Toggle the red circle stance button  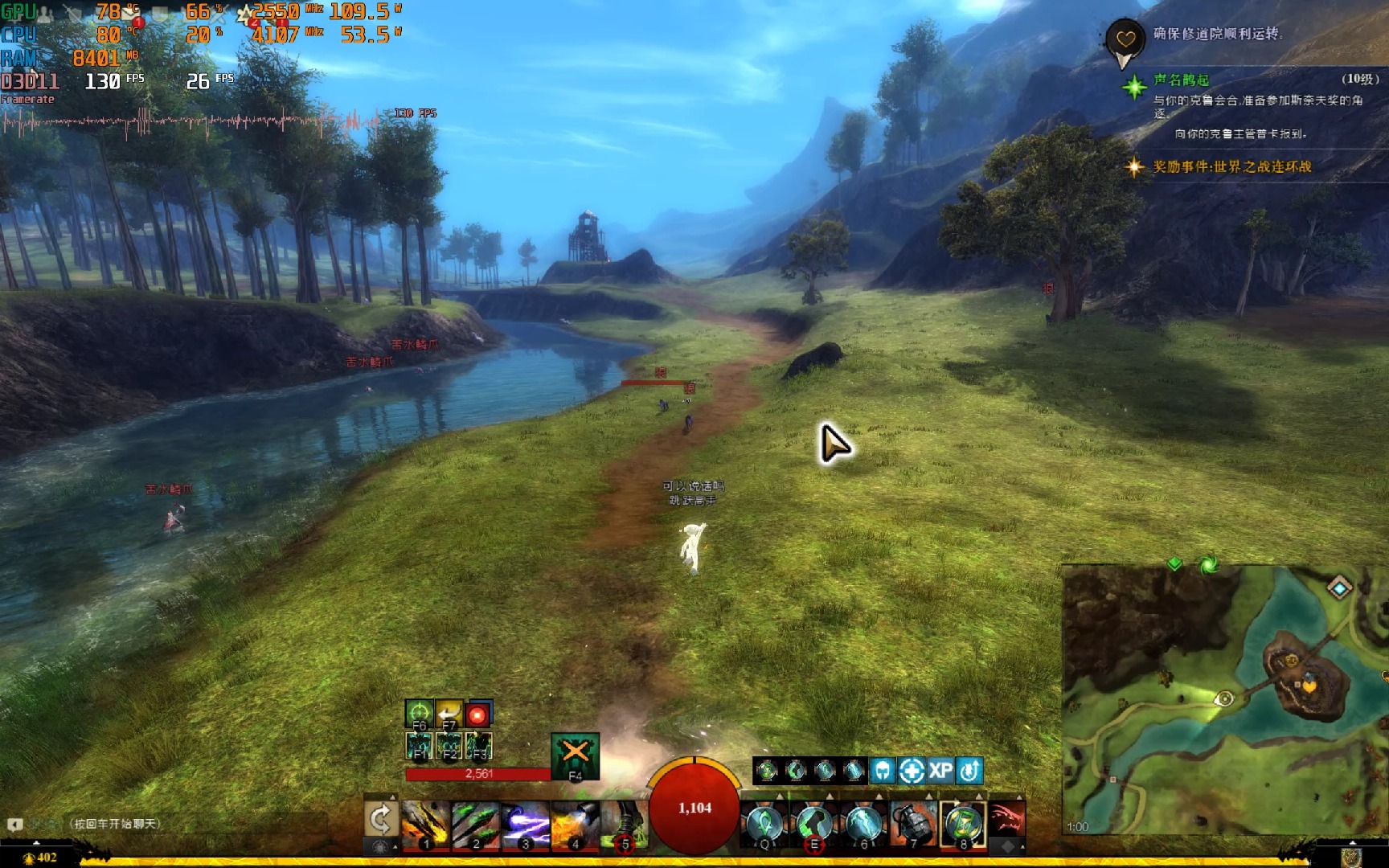pyautogui.click(x=478, y=714)
